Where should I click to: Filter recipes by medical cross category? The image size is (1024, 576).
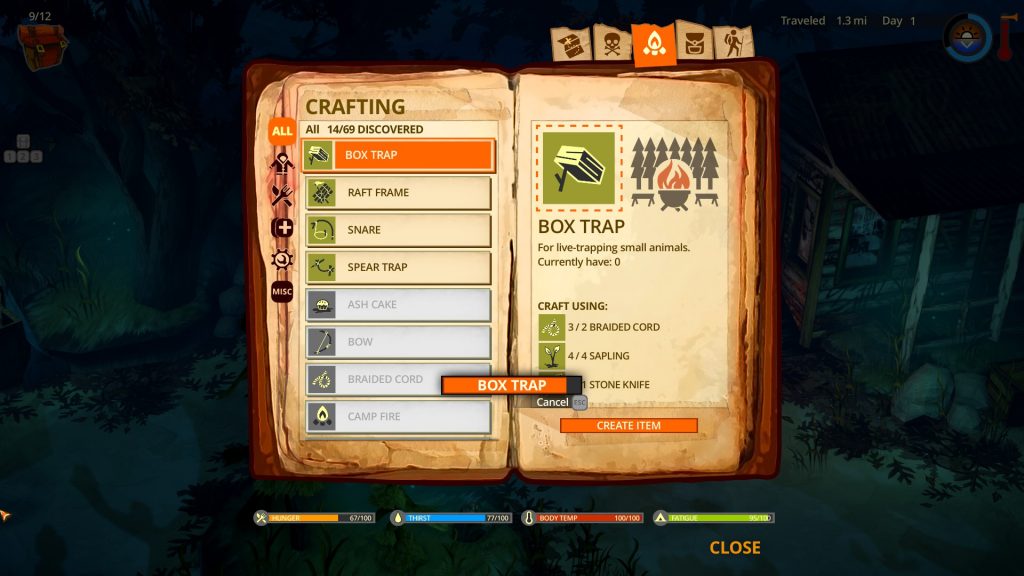[x=282, y=227]
